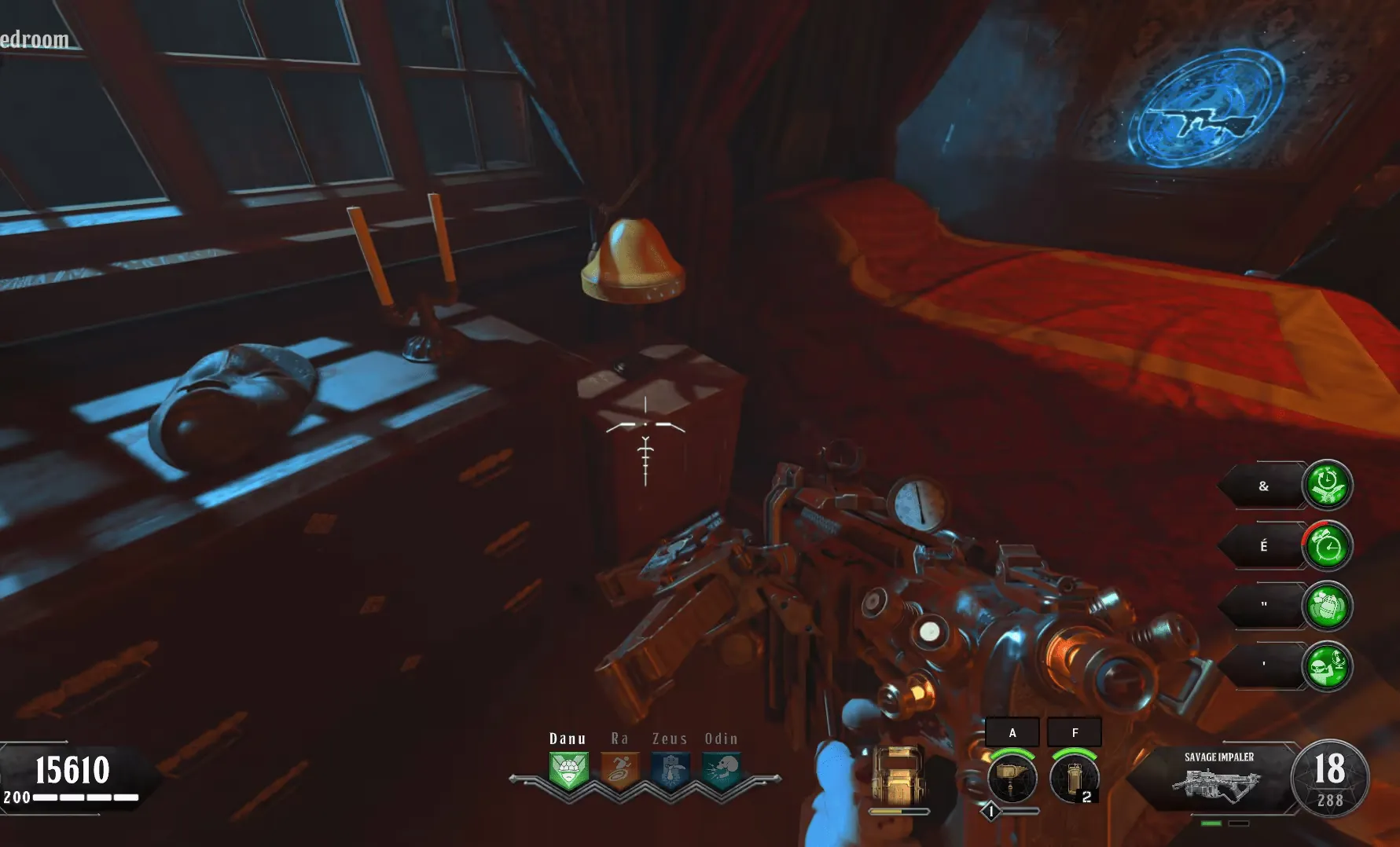The height and width of the screenshot is (847, 1400).
Task: Select the Odin skull perk icon
Action: click(x=721, y=771)
